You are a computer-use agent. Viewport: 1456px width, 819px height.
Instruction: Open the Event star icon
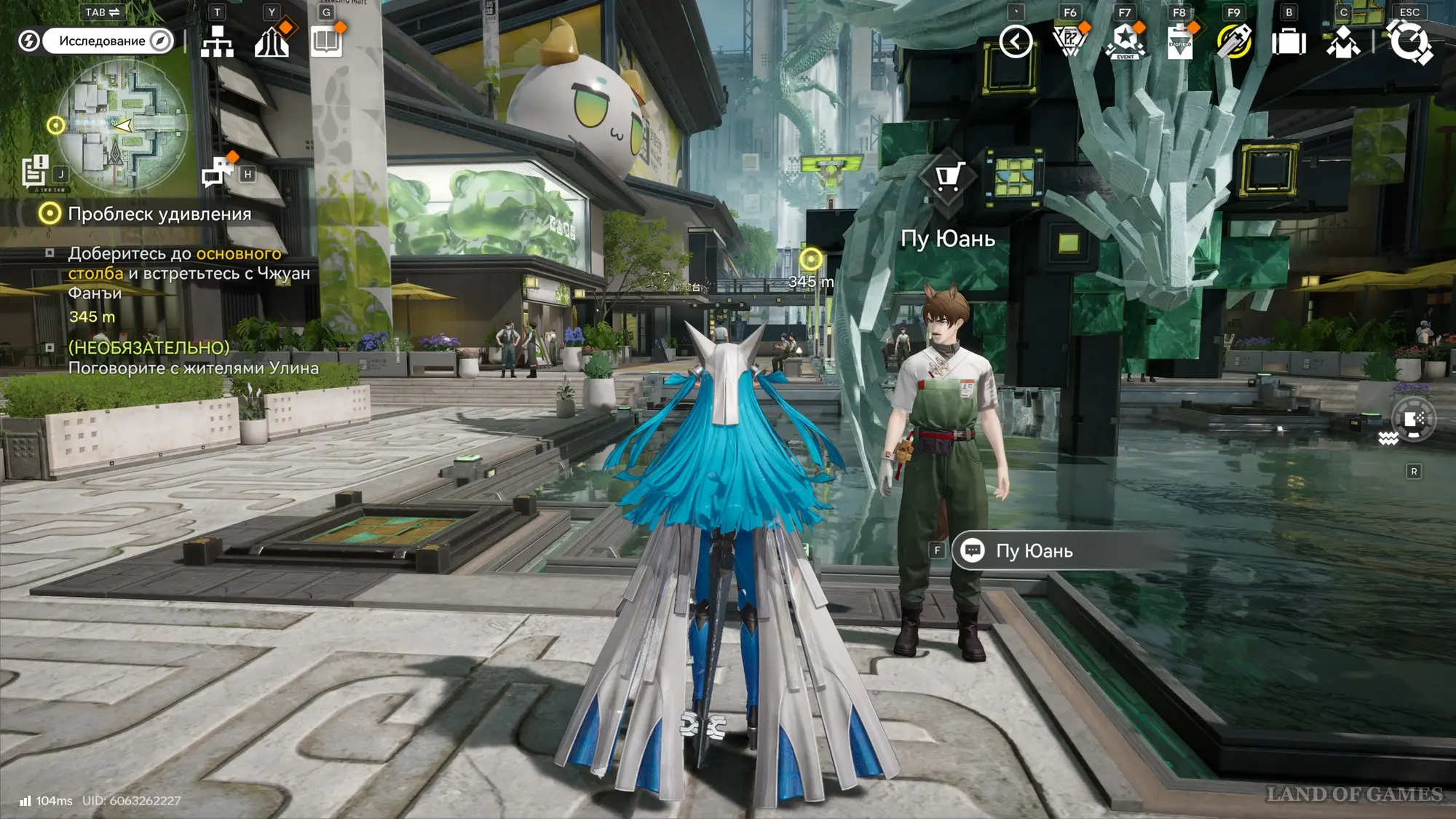point(1125,41)
